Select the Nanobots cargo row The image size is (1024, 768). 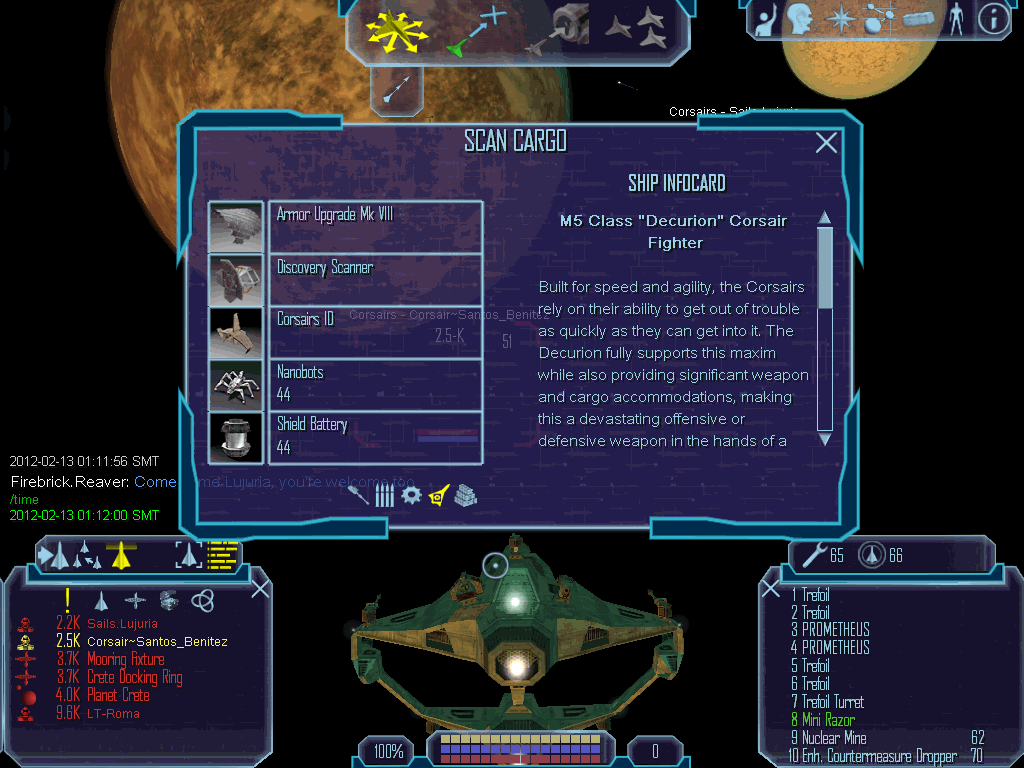pyautogui.click(x=375, y=385)
